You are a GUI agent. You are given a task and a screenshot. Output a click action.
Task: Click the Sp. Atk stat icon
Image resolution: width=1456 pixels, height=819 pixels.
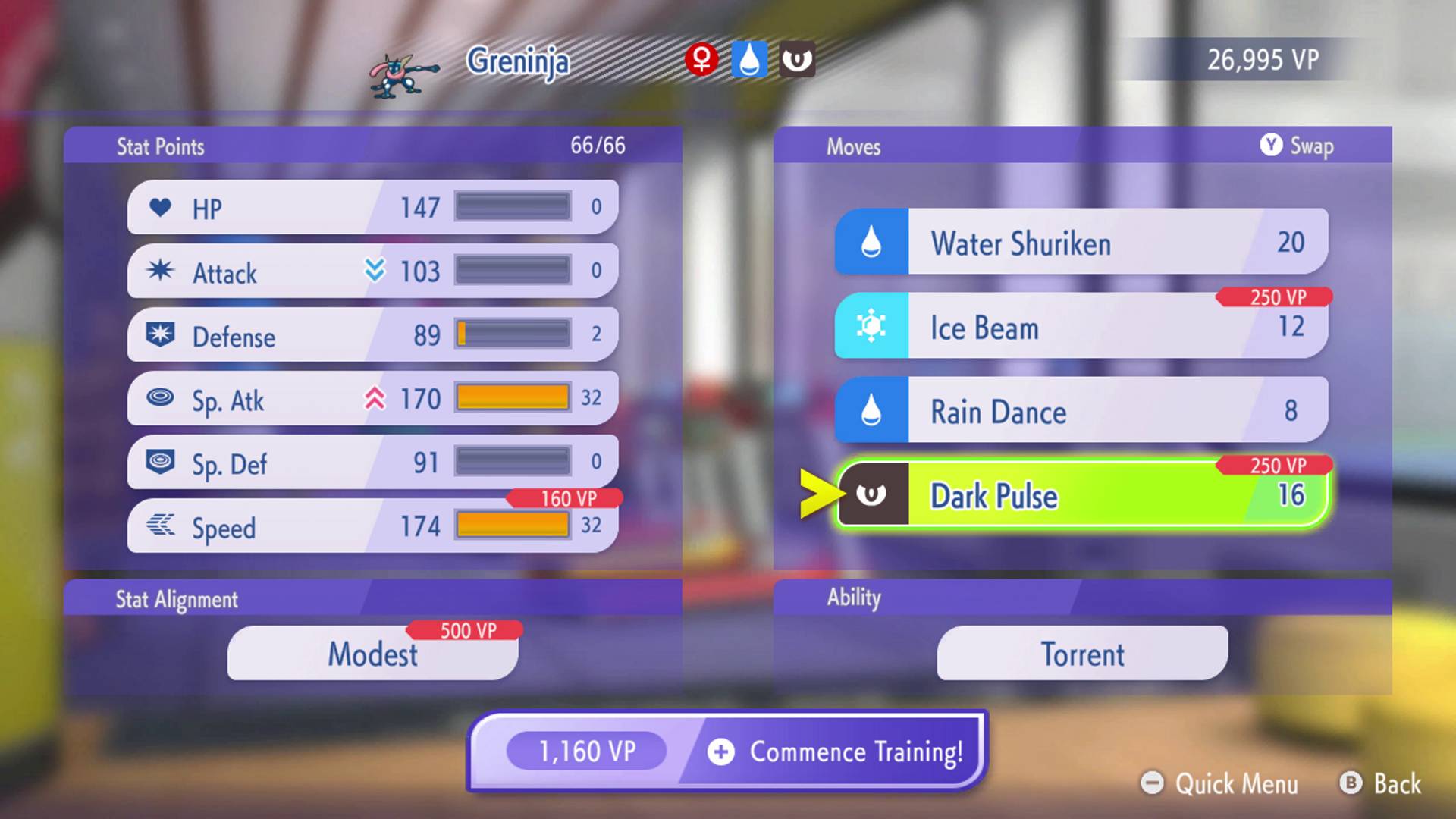click(161, 399)
